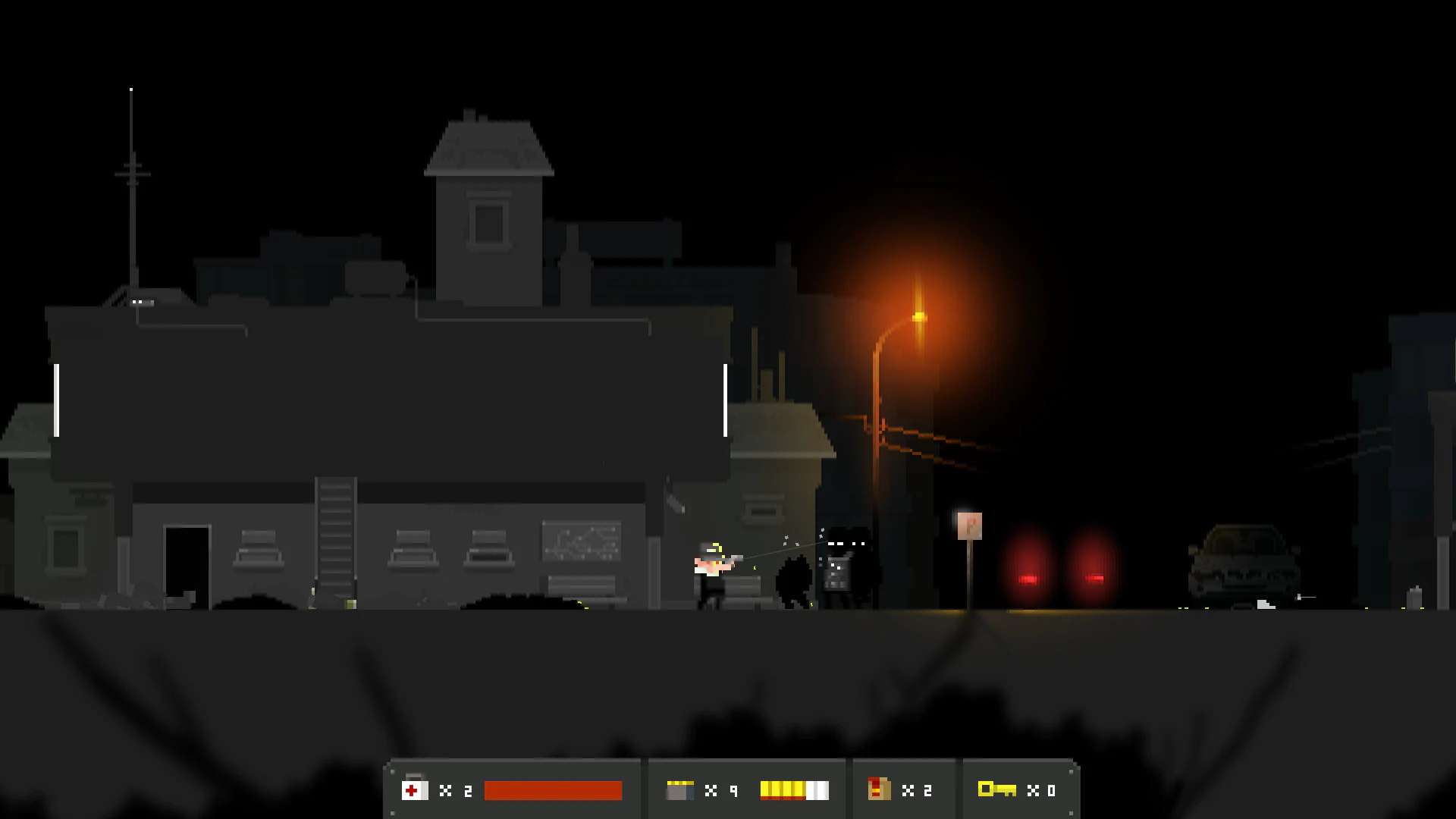Click the shotgun shell ammo indicator
1456x819 pixels.
[792, 790]
